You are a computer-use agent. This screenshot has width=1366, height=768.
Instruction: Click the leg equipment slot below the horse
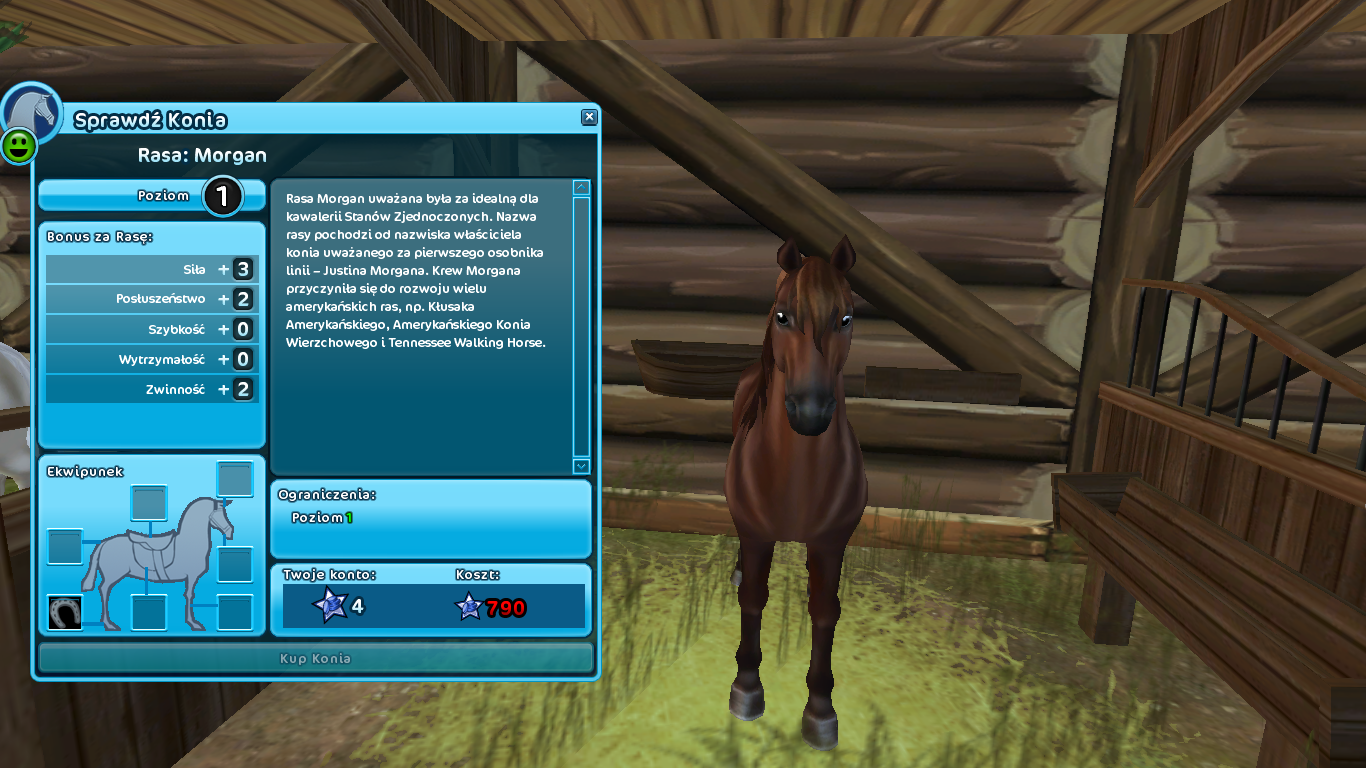tap(150, 612)
